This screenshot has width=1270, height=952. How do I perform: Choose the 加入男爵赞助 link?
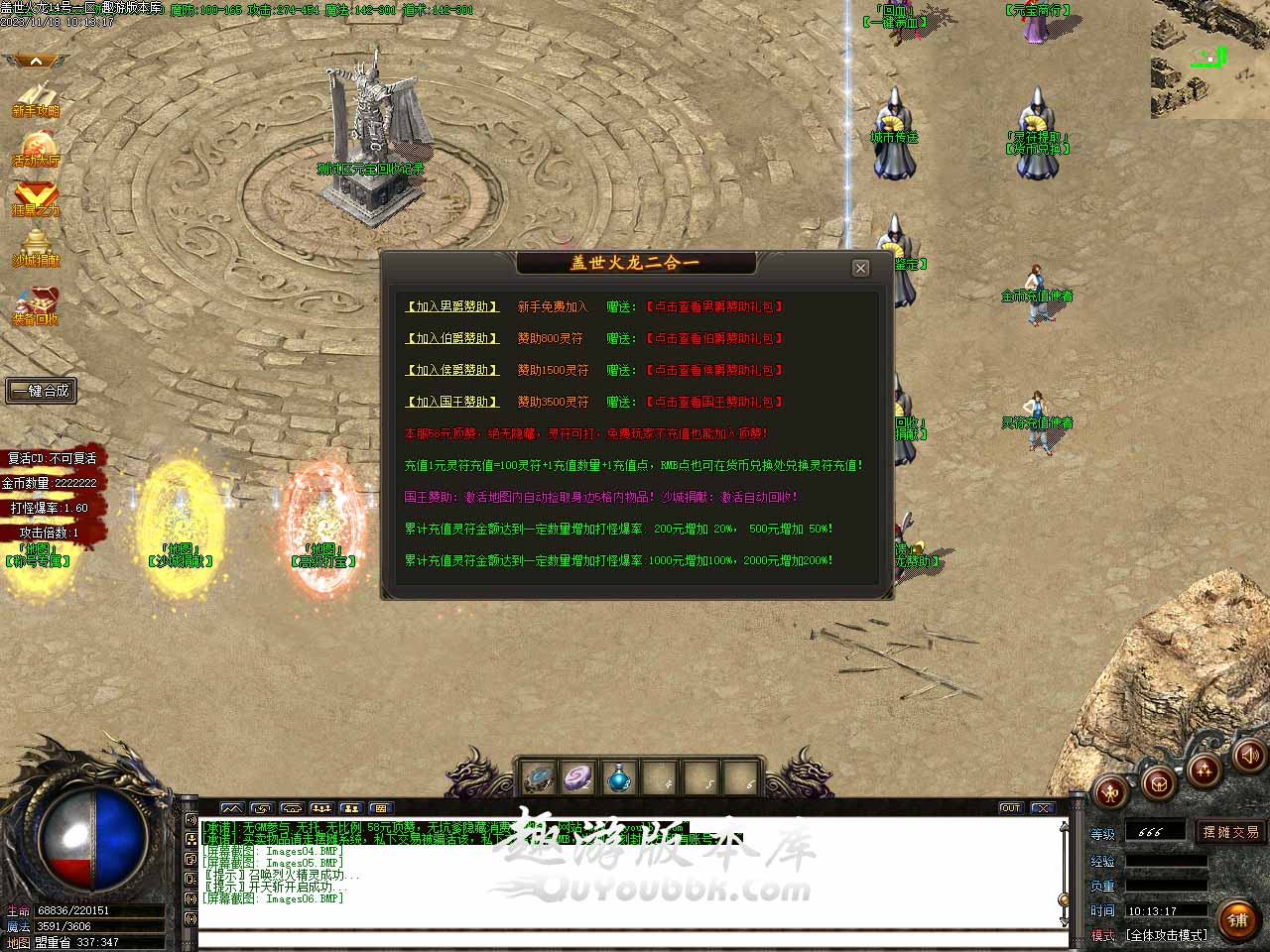click(x=452, y=307)
